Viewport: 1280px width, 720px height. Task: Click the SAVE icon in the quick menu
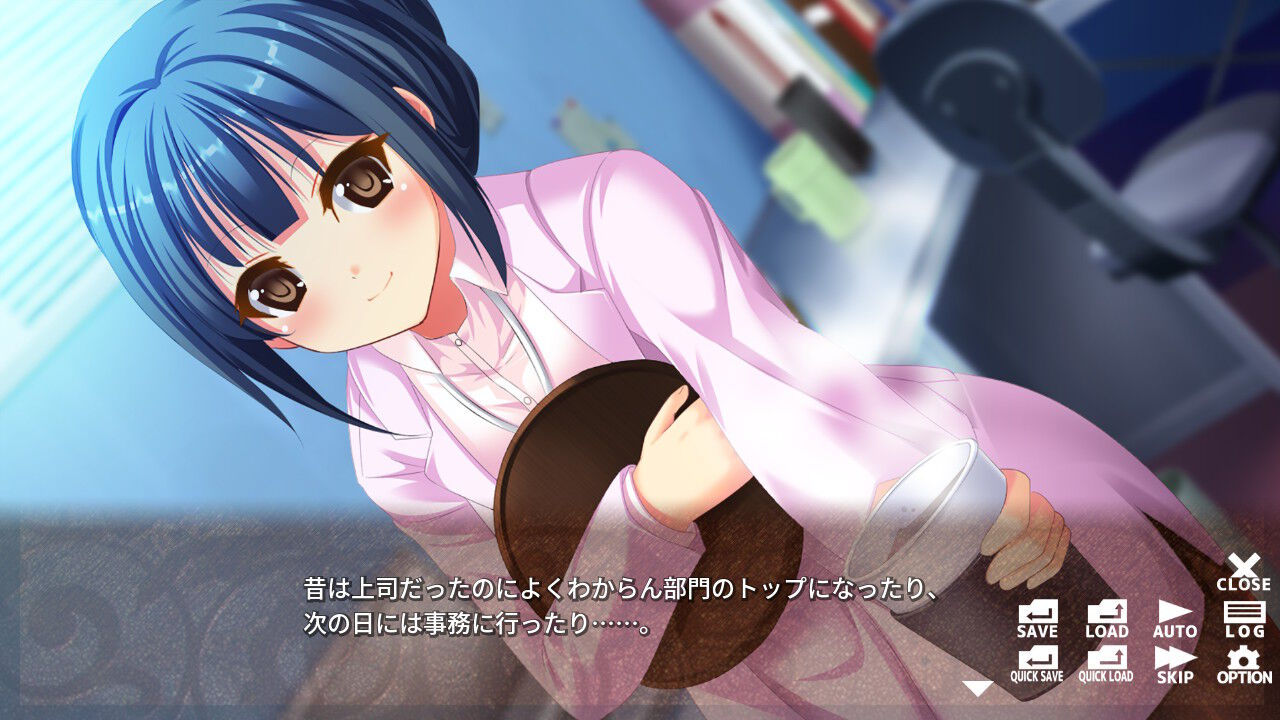[1037, 610]
